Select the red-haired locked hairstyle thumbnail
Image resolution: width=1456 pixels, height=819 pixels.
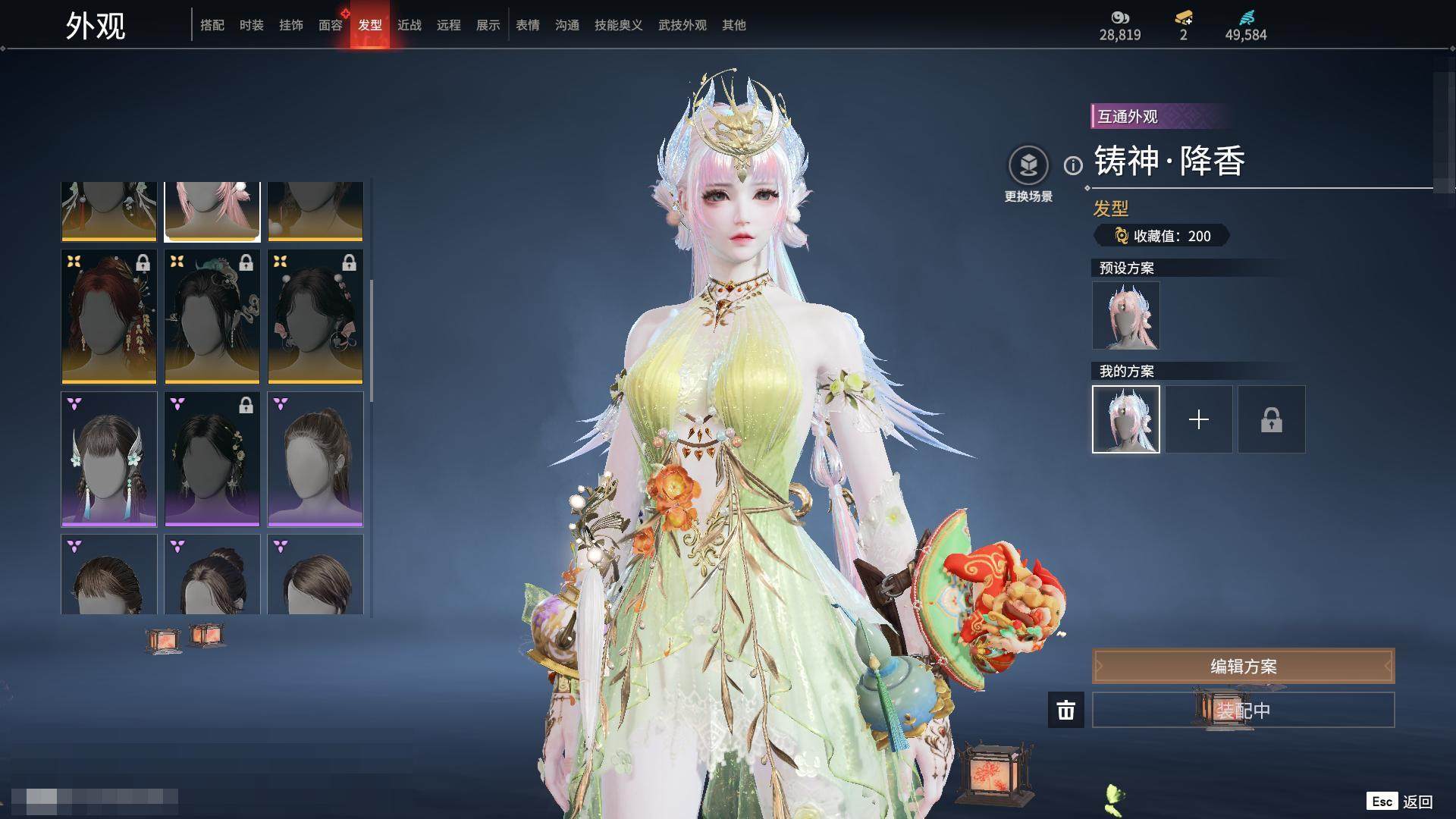click(109, 317)
